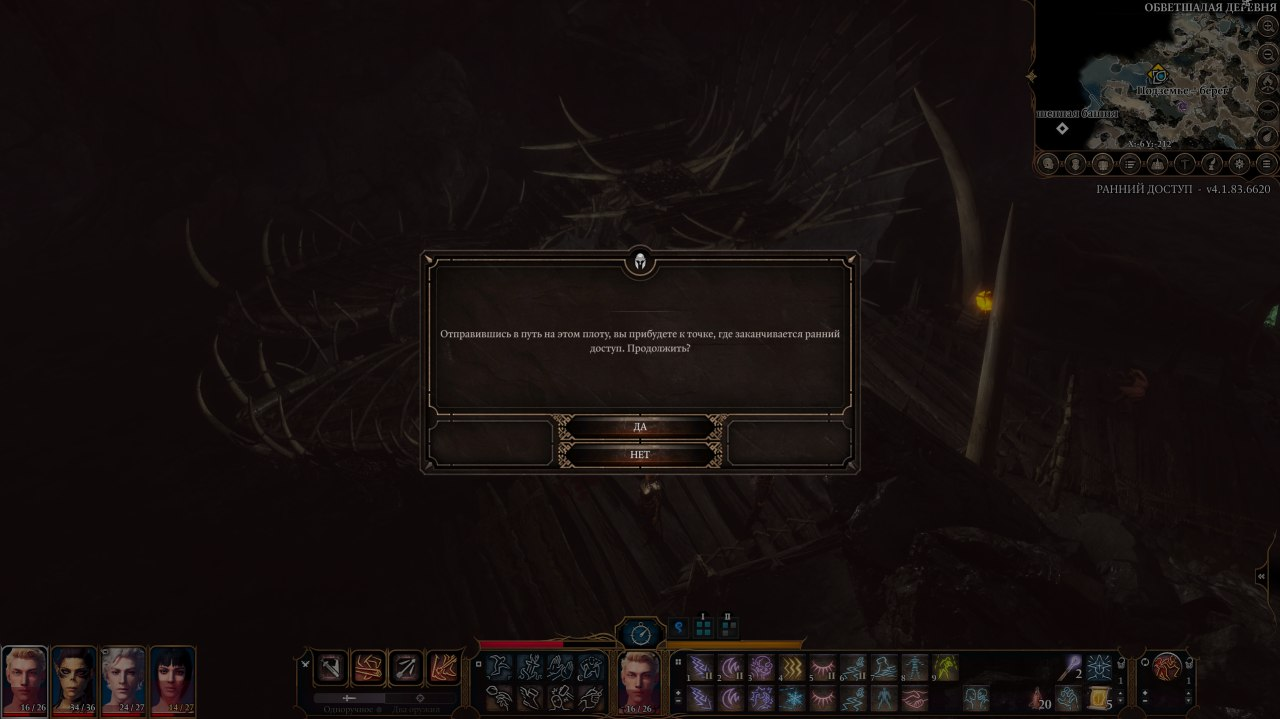Use the scroll item in hotbar
Image resolution: width=1280 pixels, height=719 pixels.
[x=1098, y=697]
